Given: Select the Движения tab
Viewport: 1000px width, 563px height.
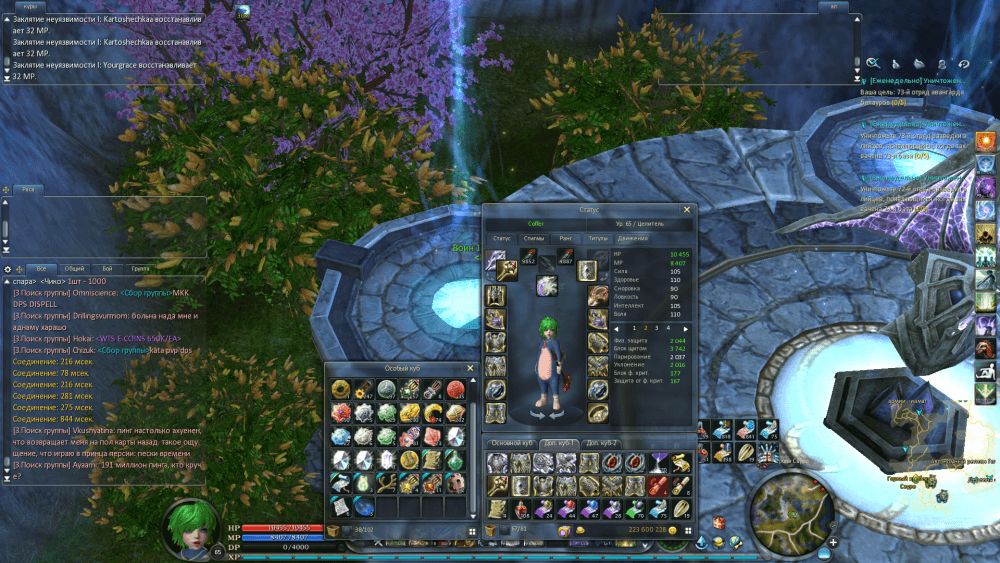Looking at the screenshot, I should click(632, 238).
